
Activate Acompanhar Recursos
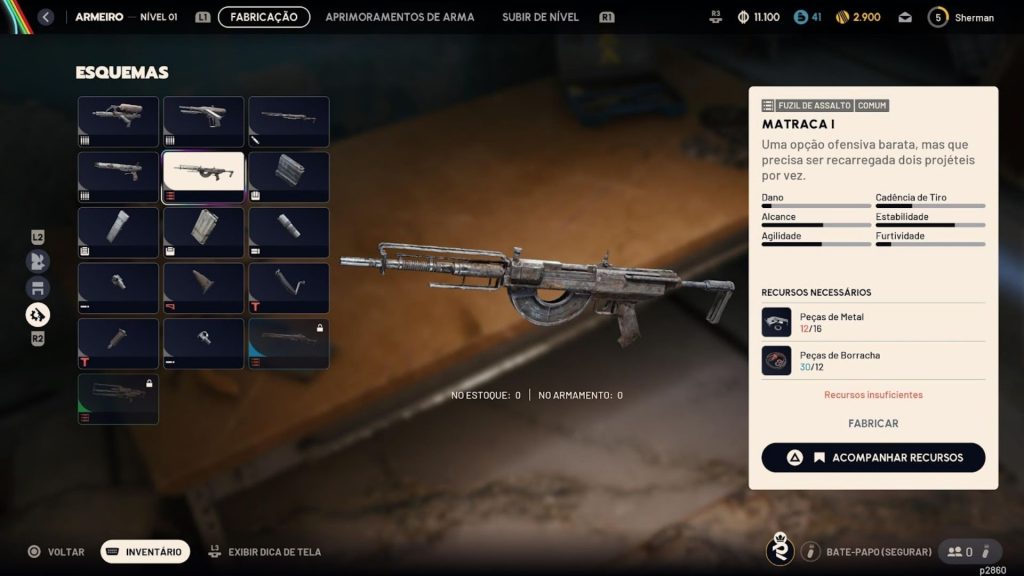click(873, 458)
